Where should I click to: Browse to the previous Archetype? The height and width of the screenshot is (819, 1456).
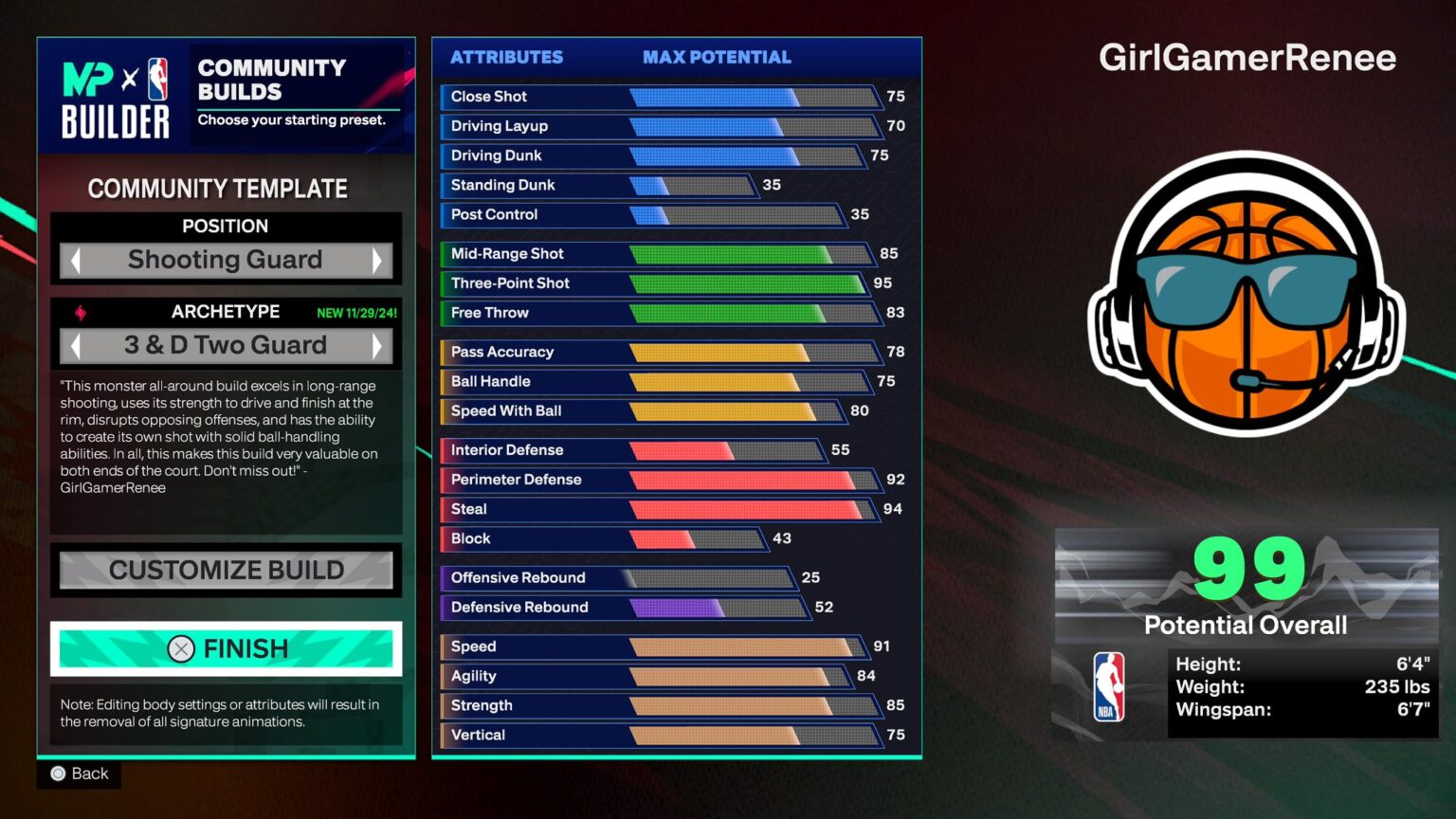tap(78, 345)
